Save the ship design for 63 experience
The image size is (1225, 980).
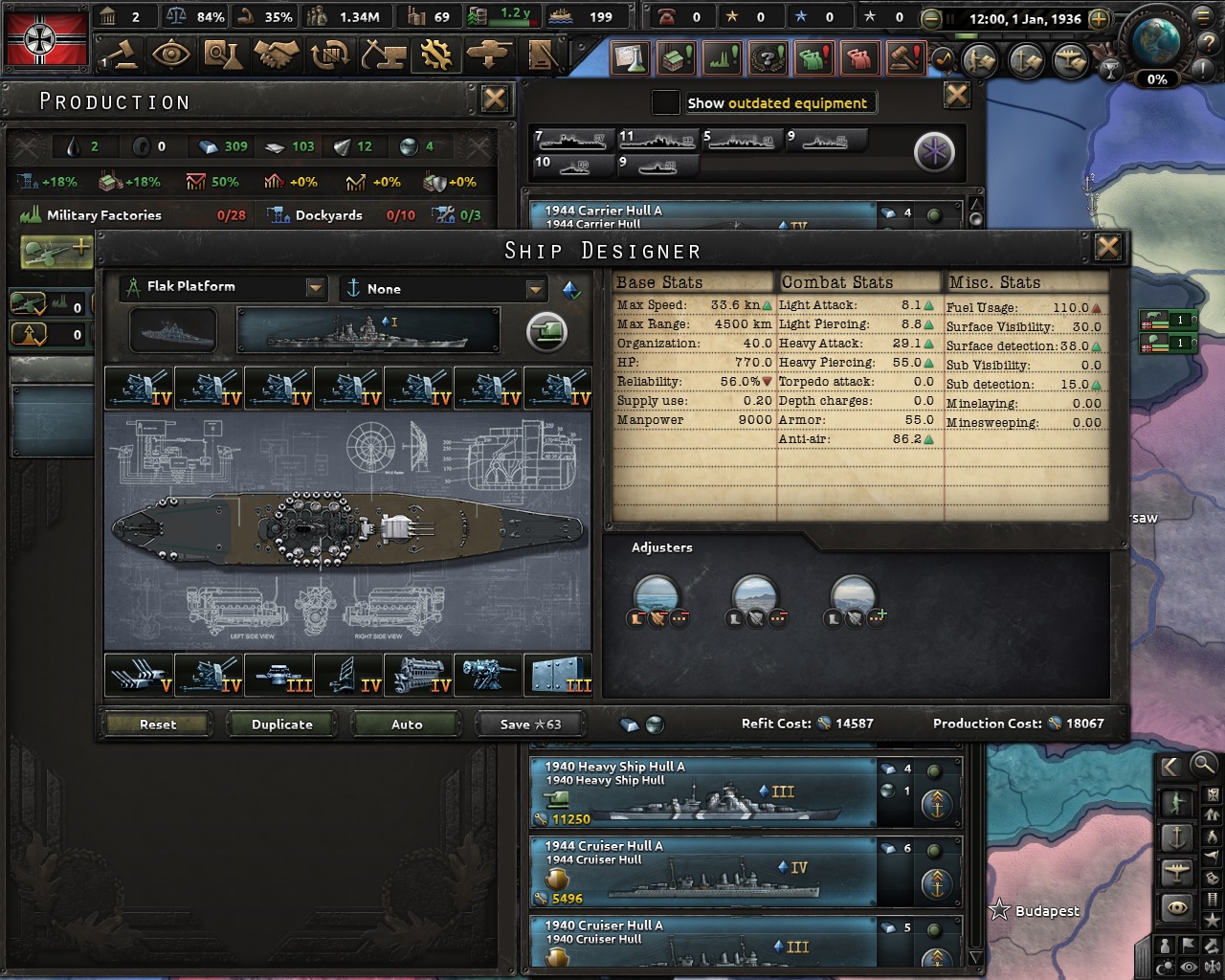click(x=529, y=724)
